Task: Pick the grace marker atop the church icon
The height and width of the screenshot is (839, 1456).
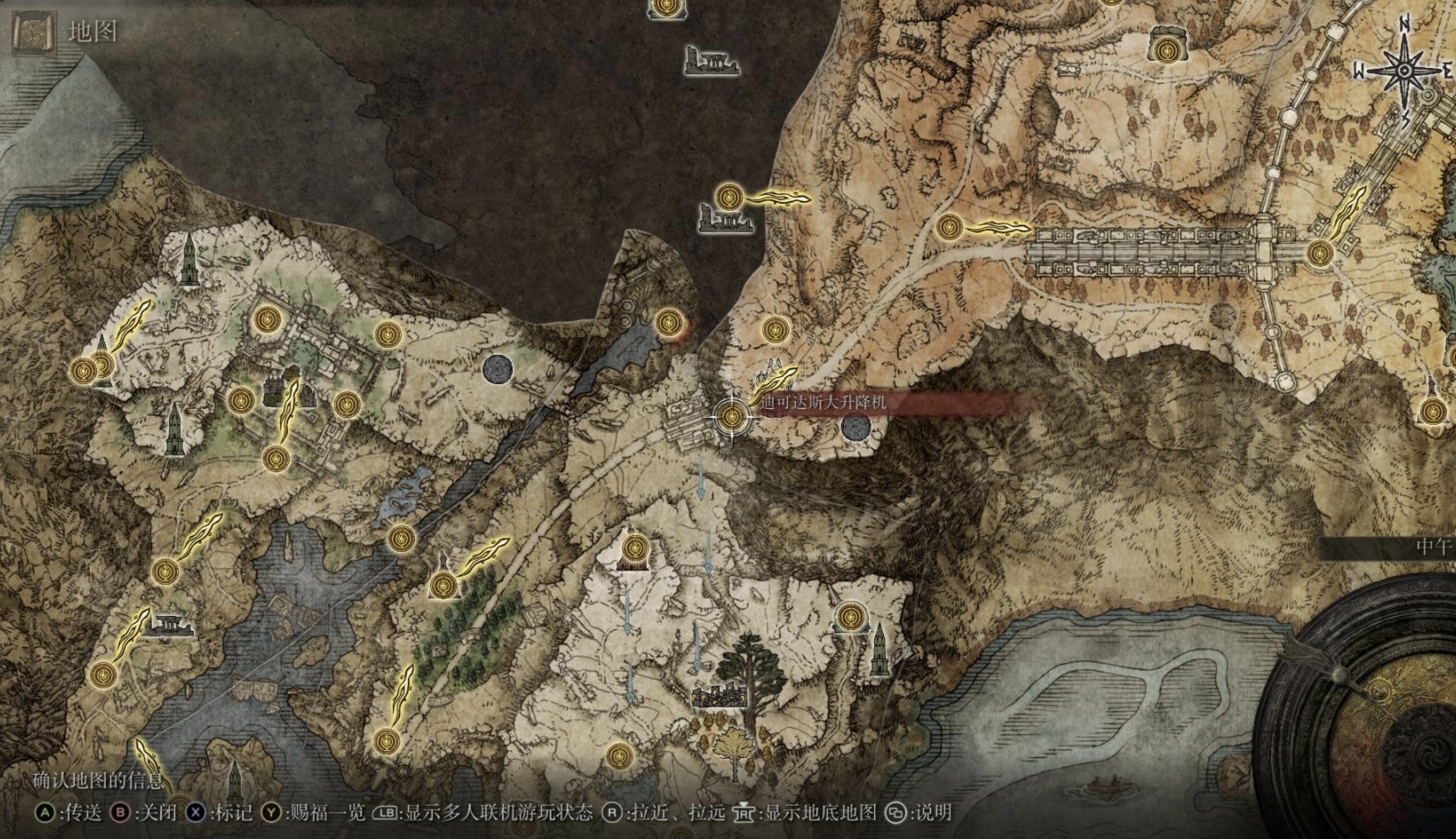Action: click(x=633, y=551)
